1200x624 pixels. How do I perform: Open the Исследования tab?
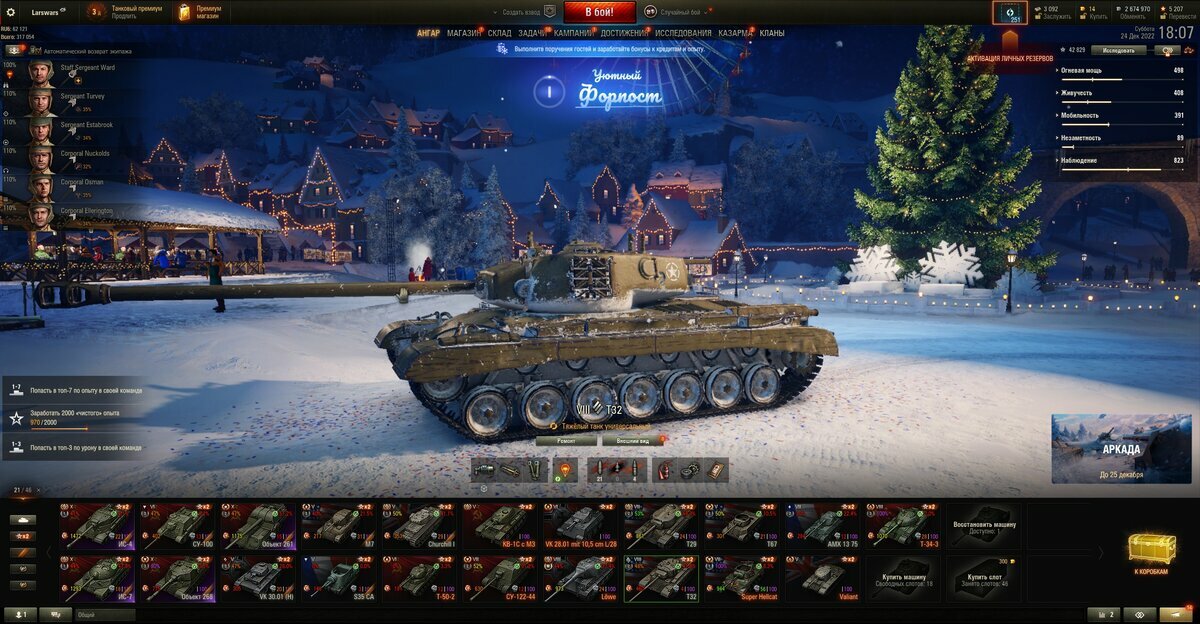point(684,33)
